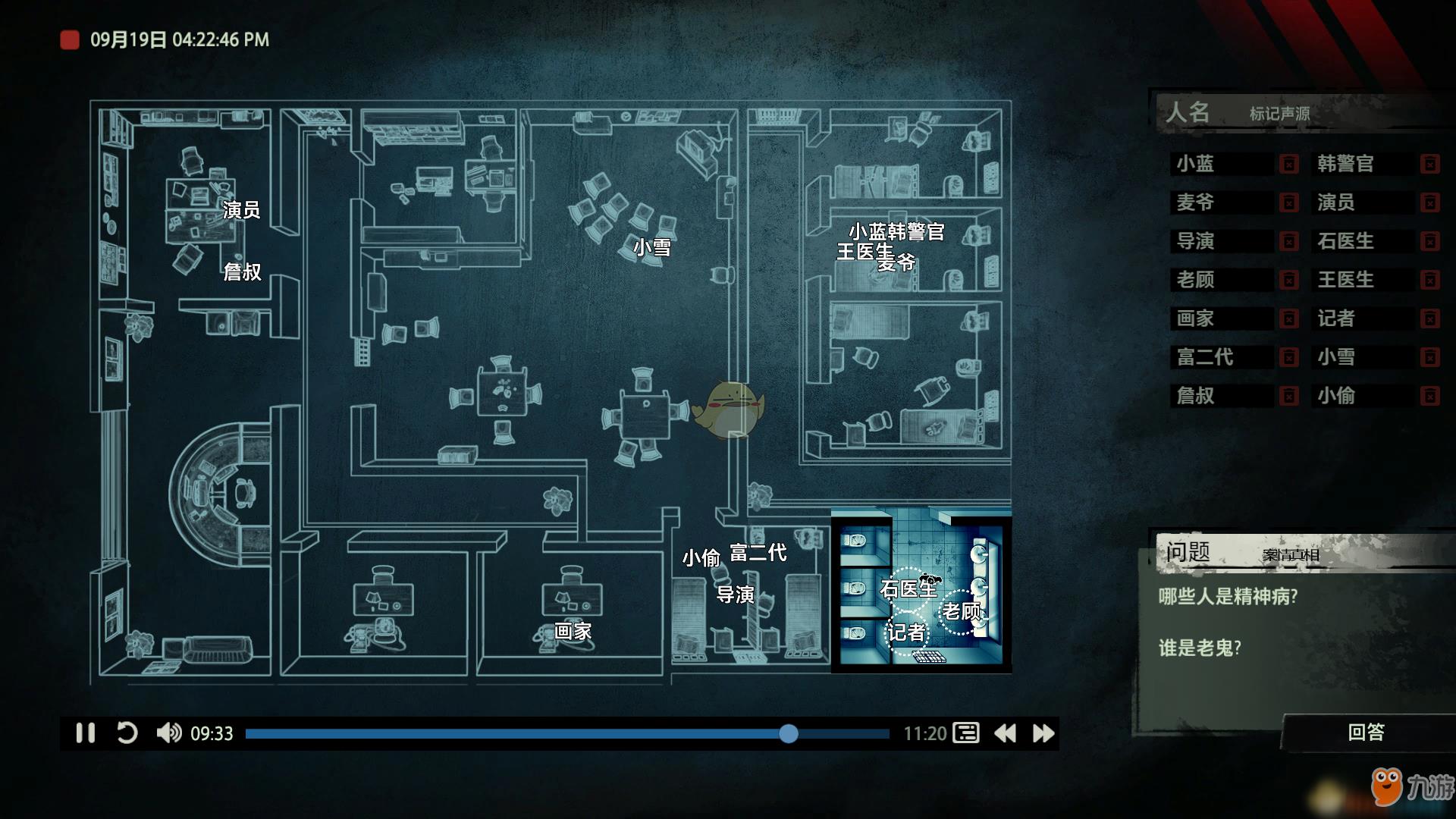Viewport: 1456px width, 819px height.
Task: Pause the recording playback
Action: click(x=85, y=733)
